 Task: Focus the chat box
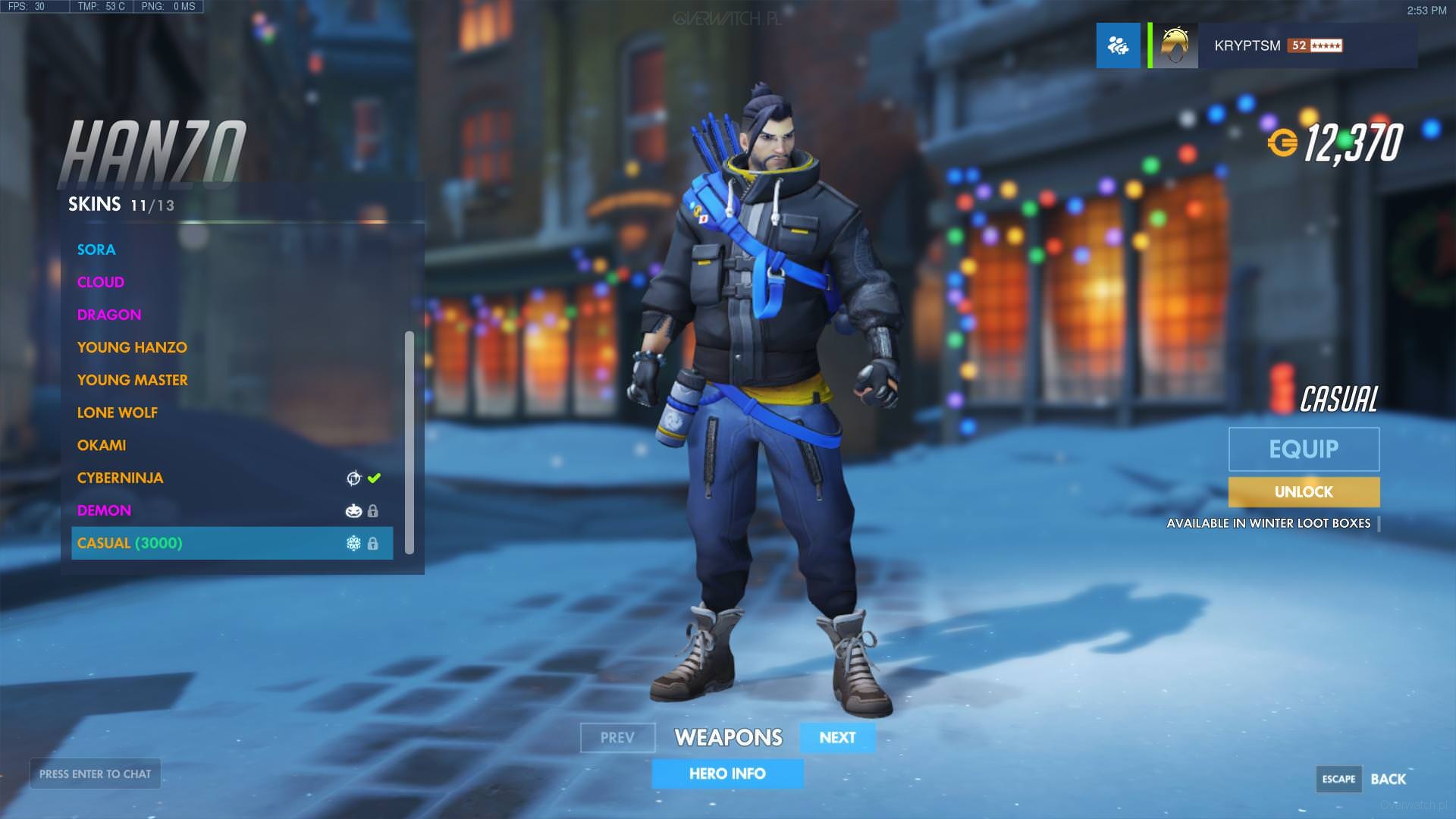click(96, 773)
